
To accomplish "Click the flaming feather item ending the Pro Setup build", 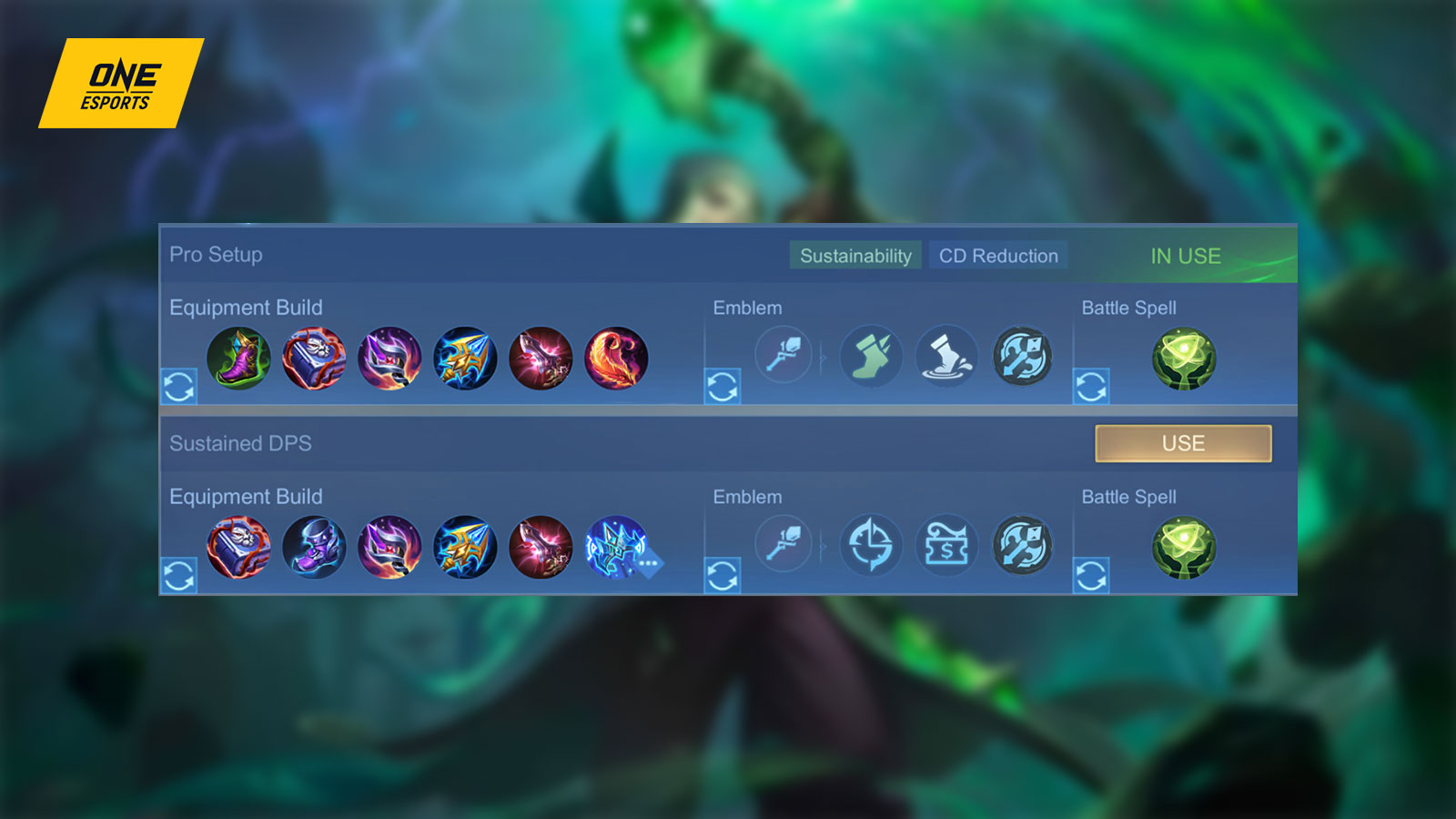I will point(617,359).
